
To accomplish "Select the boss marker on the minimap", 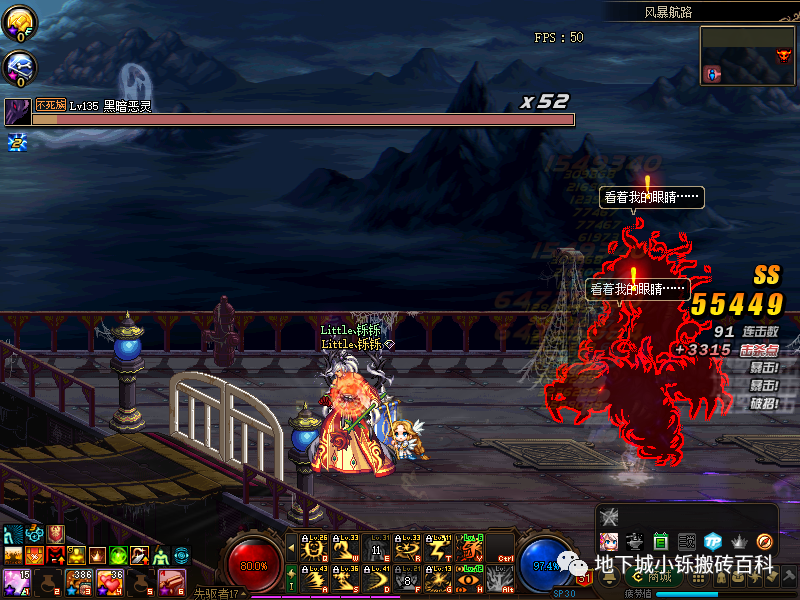I will (784, 55).
